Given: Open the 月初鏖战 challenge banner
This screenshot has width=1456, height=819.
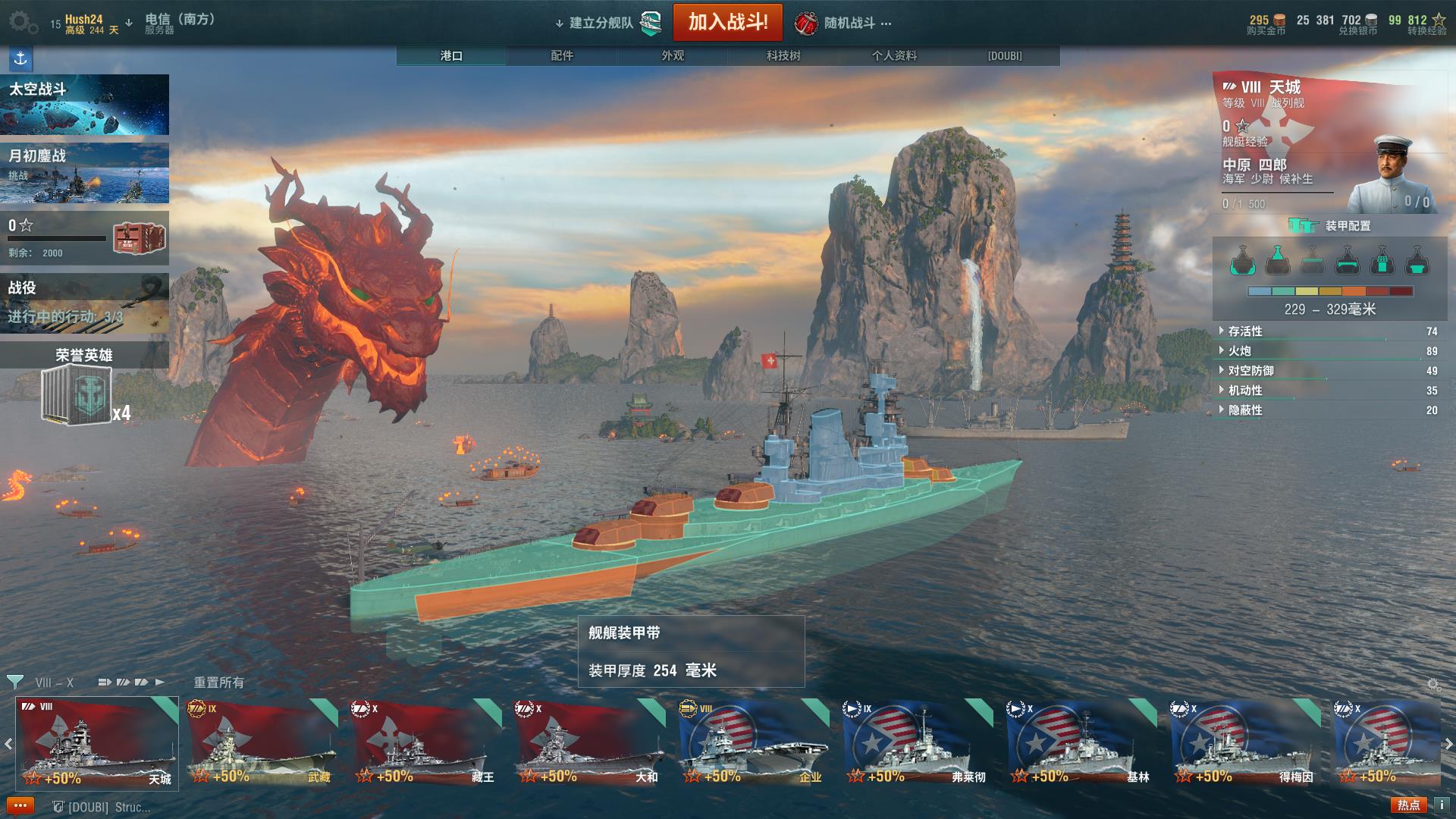Looking at the screenshot, I should point(84,174).
